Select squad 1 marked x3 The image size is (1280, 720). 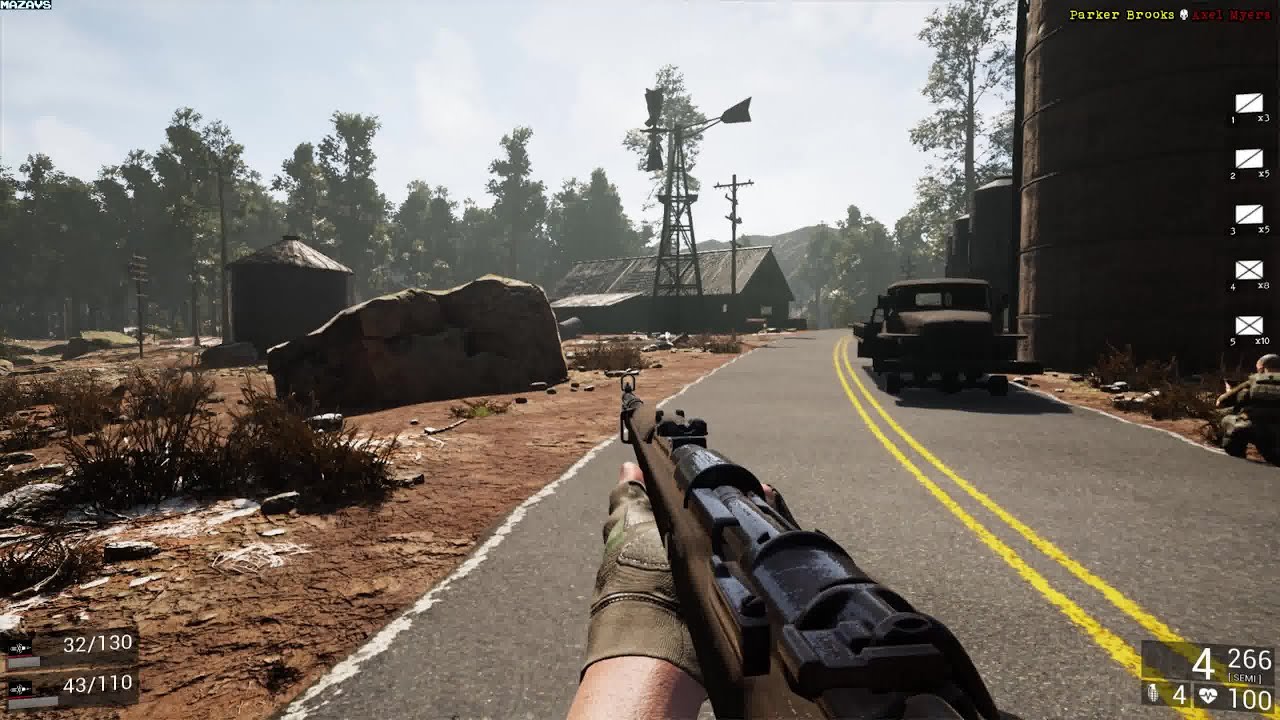click(1249, 103)
